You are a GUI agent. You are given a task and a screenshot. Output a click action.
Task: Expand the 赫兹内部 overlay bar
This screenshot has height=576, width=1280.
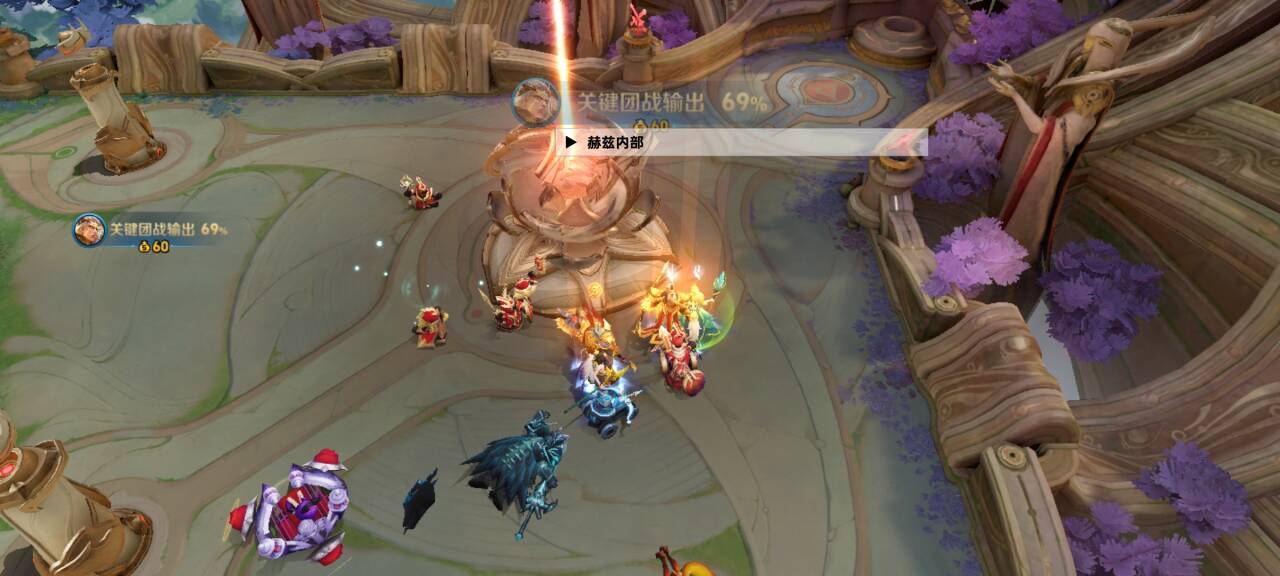(571, 142)
